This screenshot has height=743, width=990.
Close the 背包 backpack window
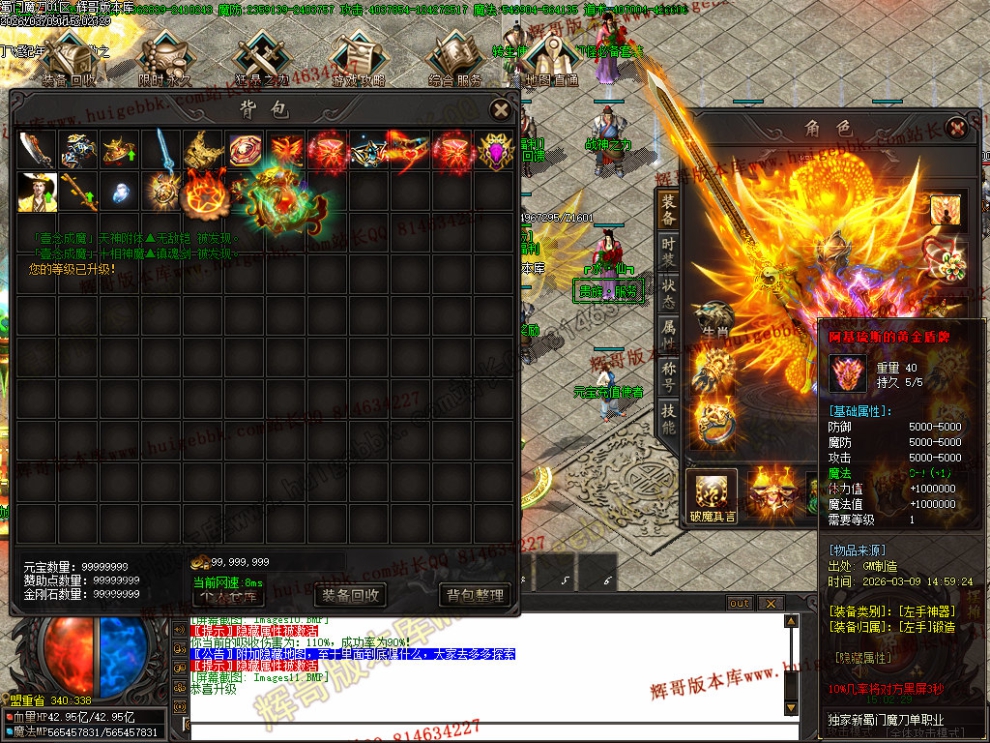coord(499,109)
